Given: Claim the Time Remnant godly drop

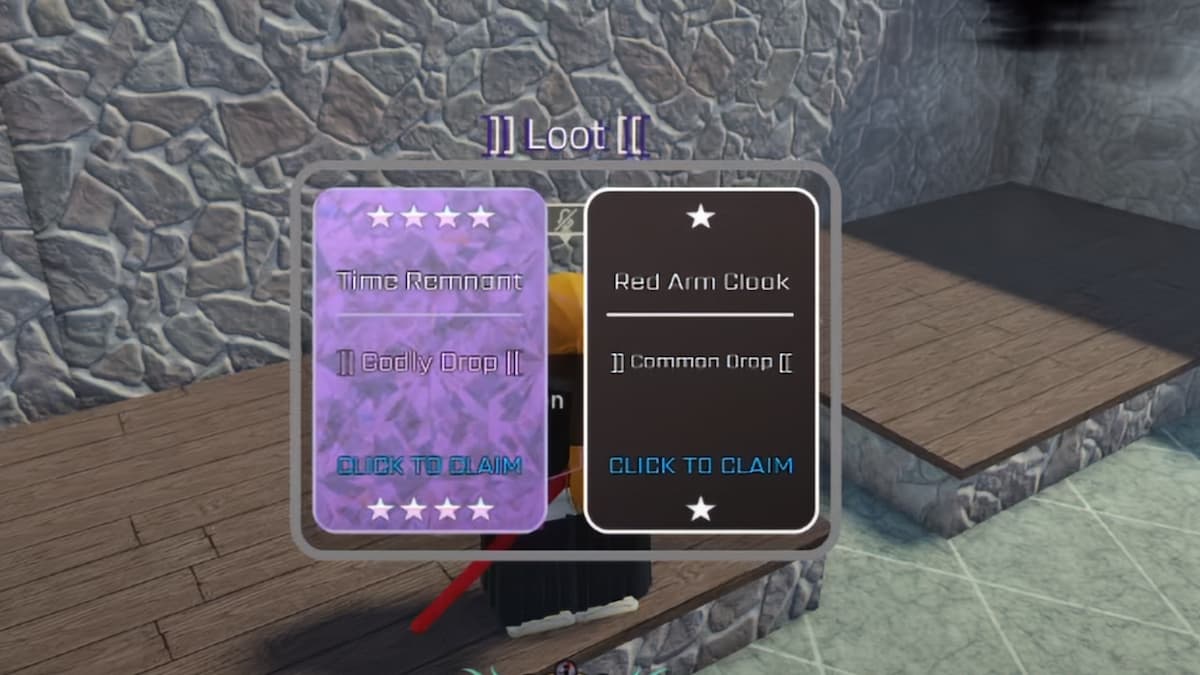Looking at the screenshot, I should (x=429, y=465).
